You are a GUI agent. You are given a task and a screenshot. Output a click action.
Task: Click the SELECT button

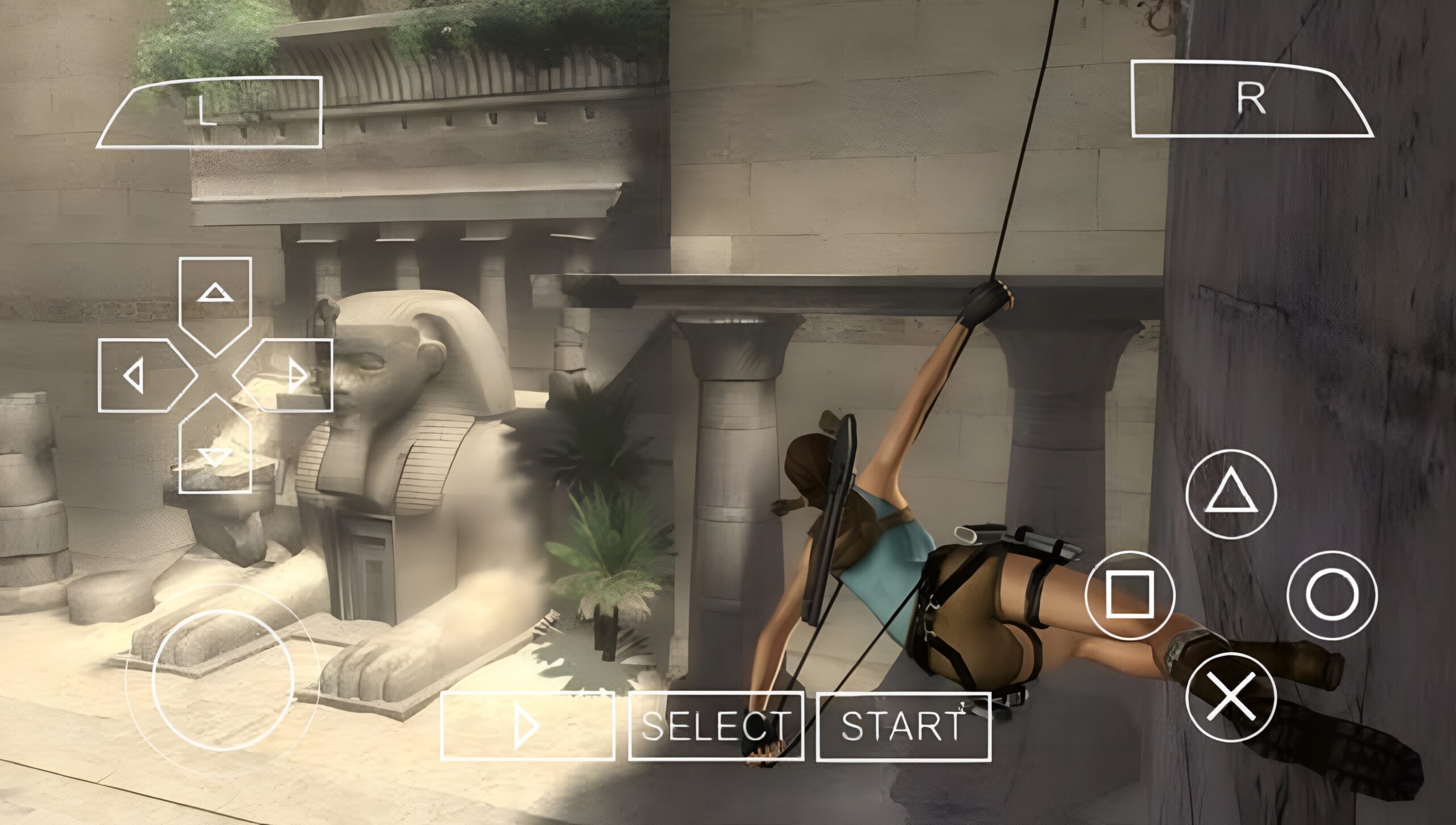coord(715,725)
